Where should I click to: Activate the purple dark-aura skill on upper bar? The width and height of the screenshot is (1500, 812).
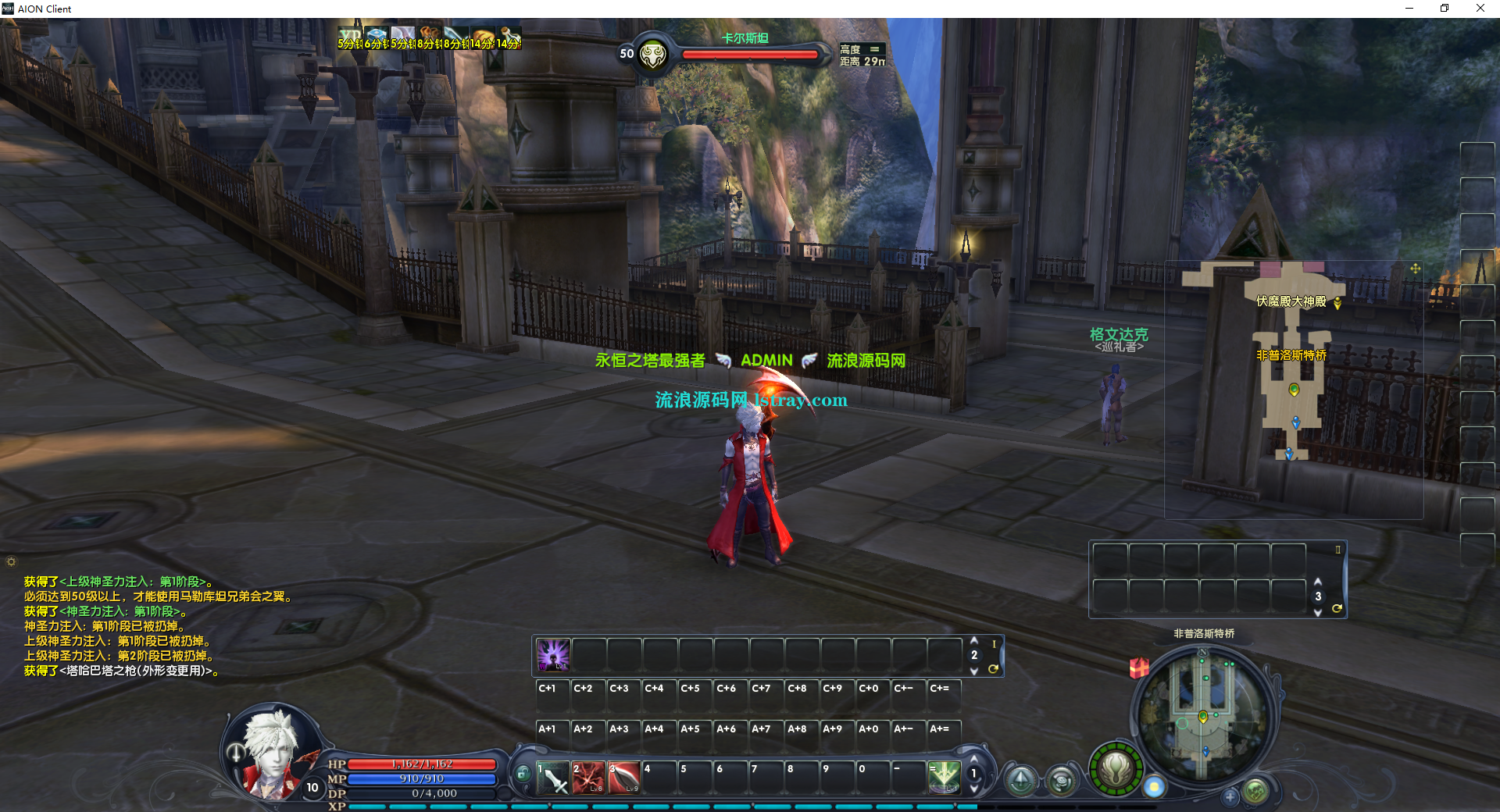(553, 654)
